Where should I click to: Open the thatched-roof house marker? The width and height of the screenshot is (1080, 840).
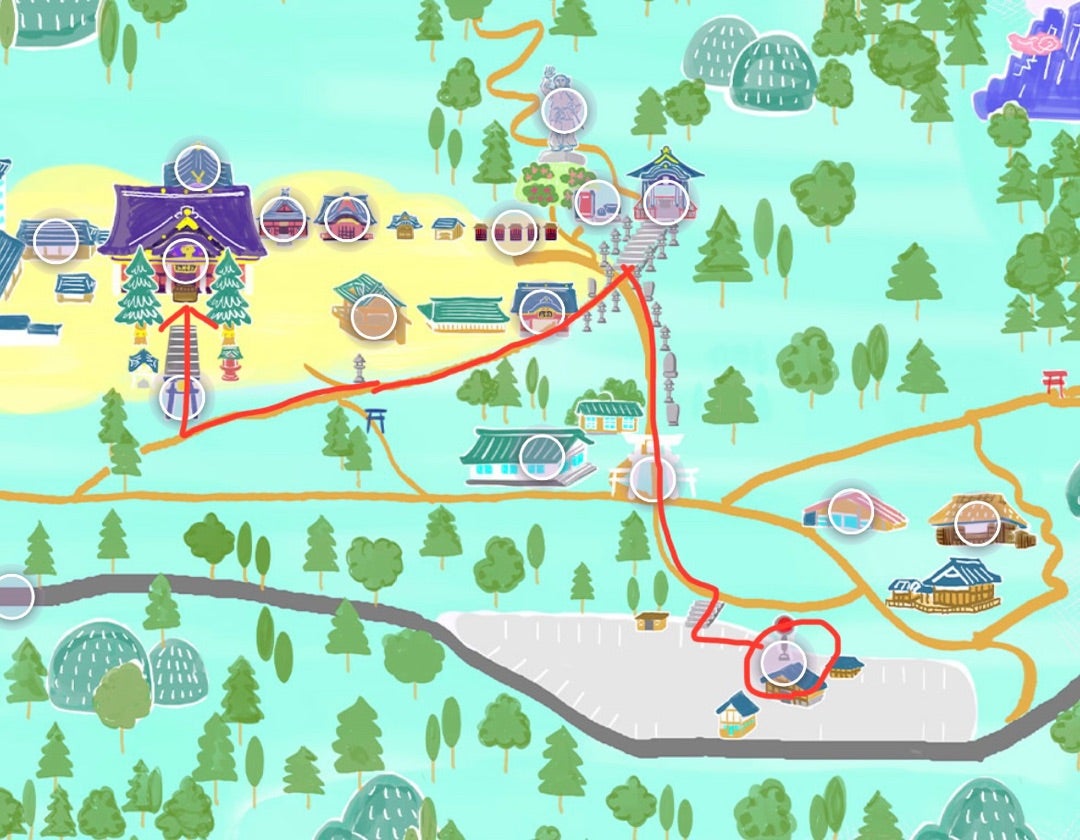(x=977, y=523)
